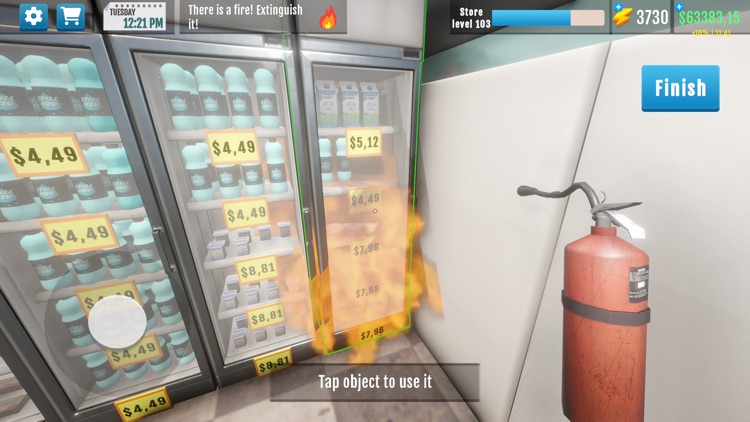
Task: Open the shopping cart store
Action: pyautogui.click(x=70, y=17)
